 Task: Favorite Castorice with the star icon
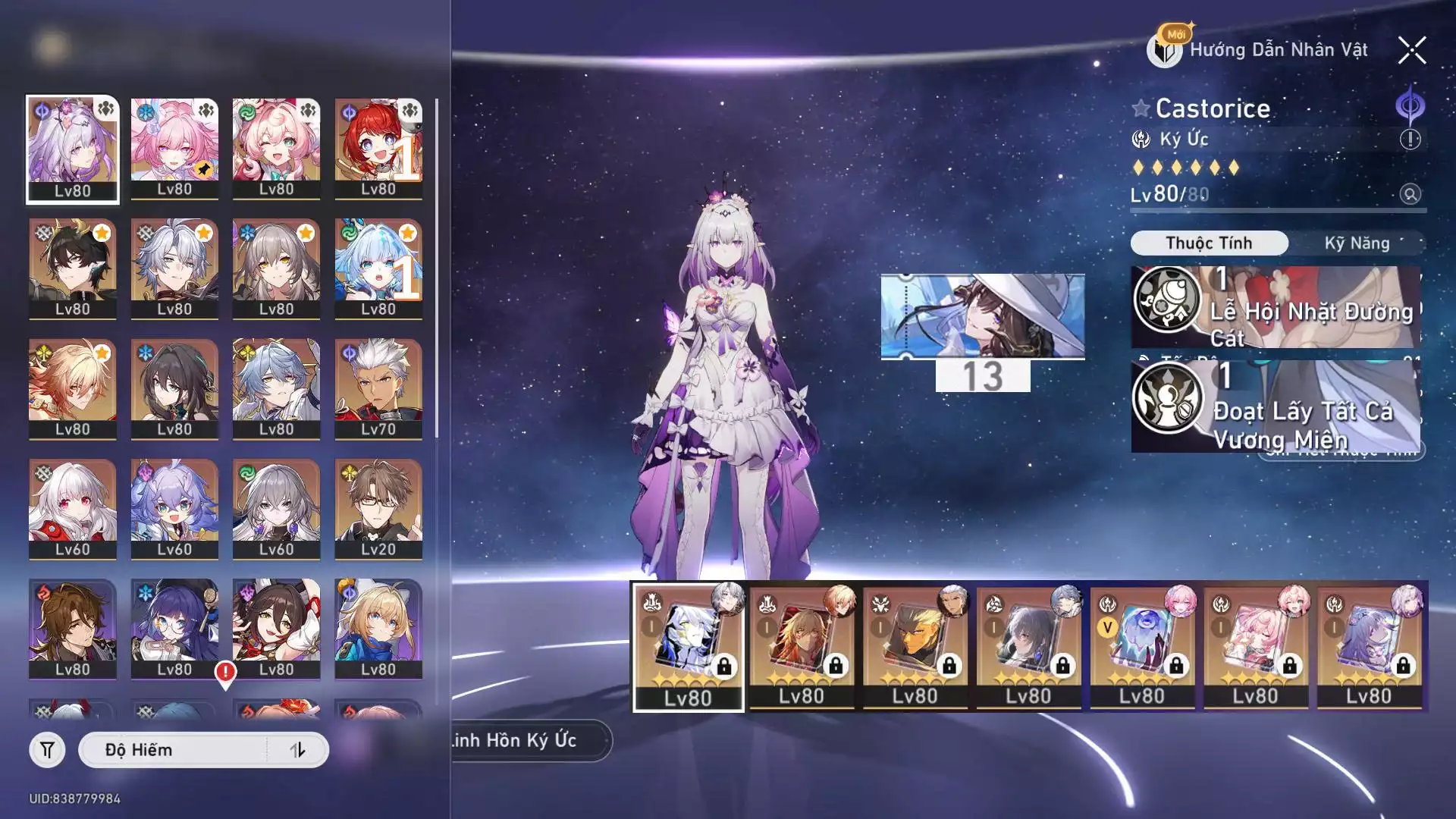[x=1141, y=108]
